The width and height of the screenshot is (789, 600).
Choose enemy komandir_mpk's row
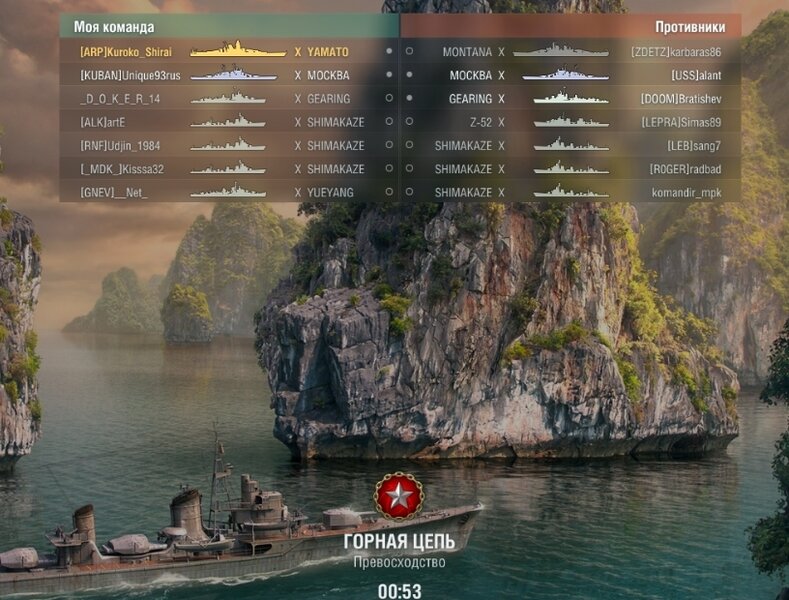point(571,192)
